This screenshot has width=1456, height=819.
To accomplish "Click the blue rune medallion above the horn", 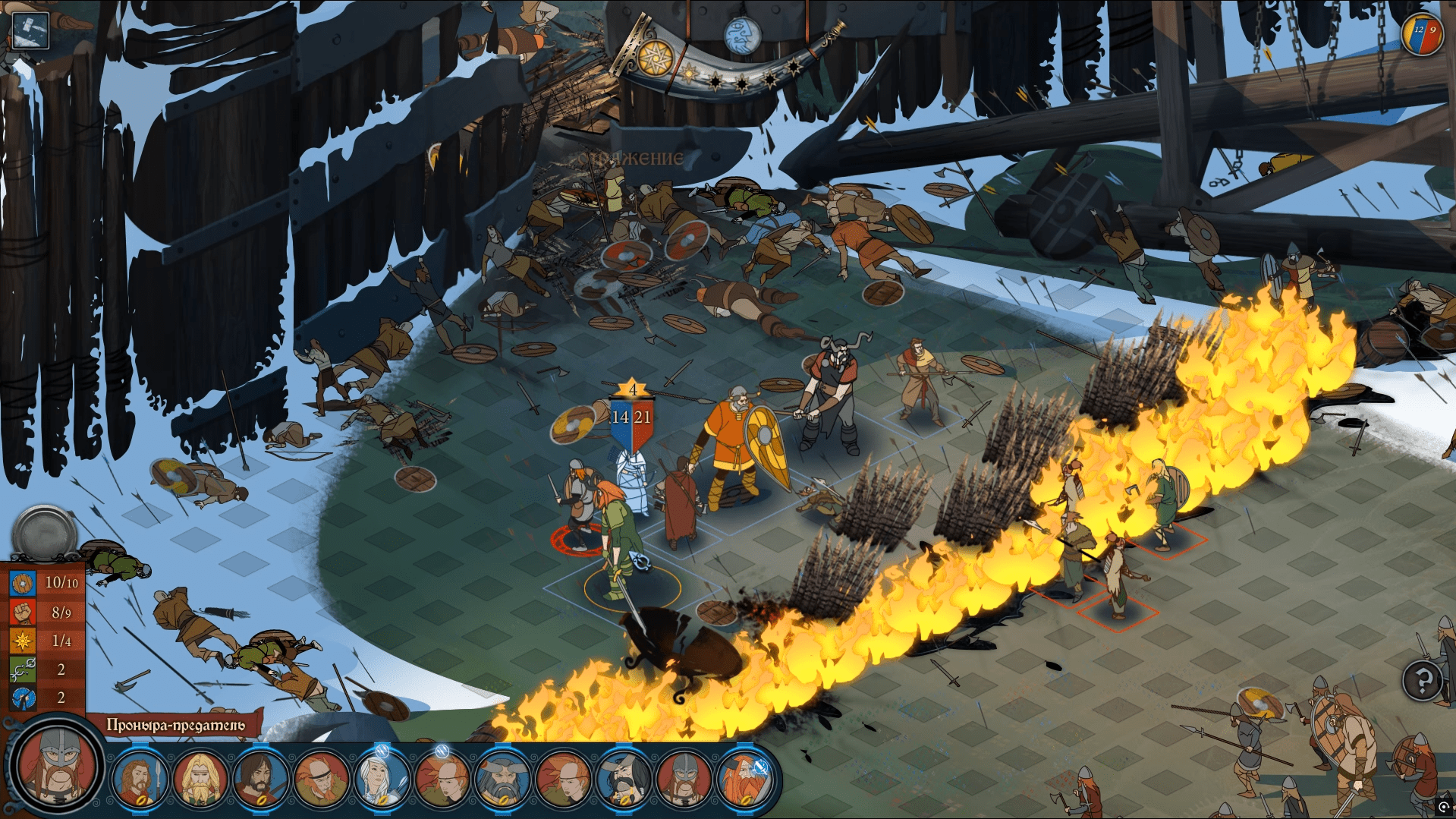I will point(742,35).
